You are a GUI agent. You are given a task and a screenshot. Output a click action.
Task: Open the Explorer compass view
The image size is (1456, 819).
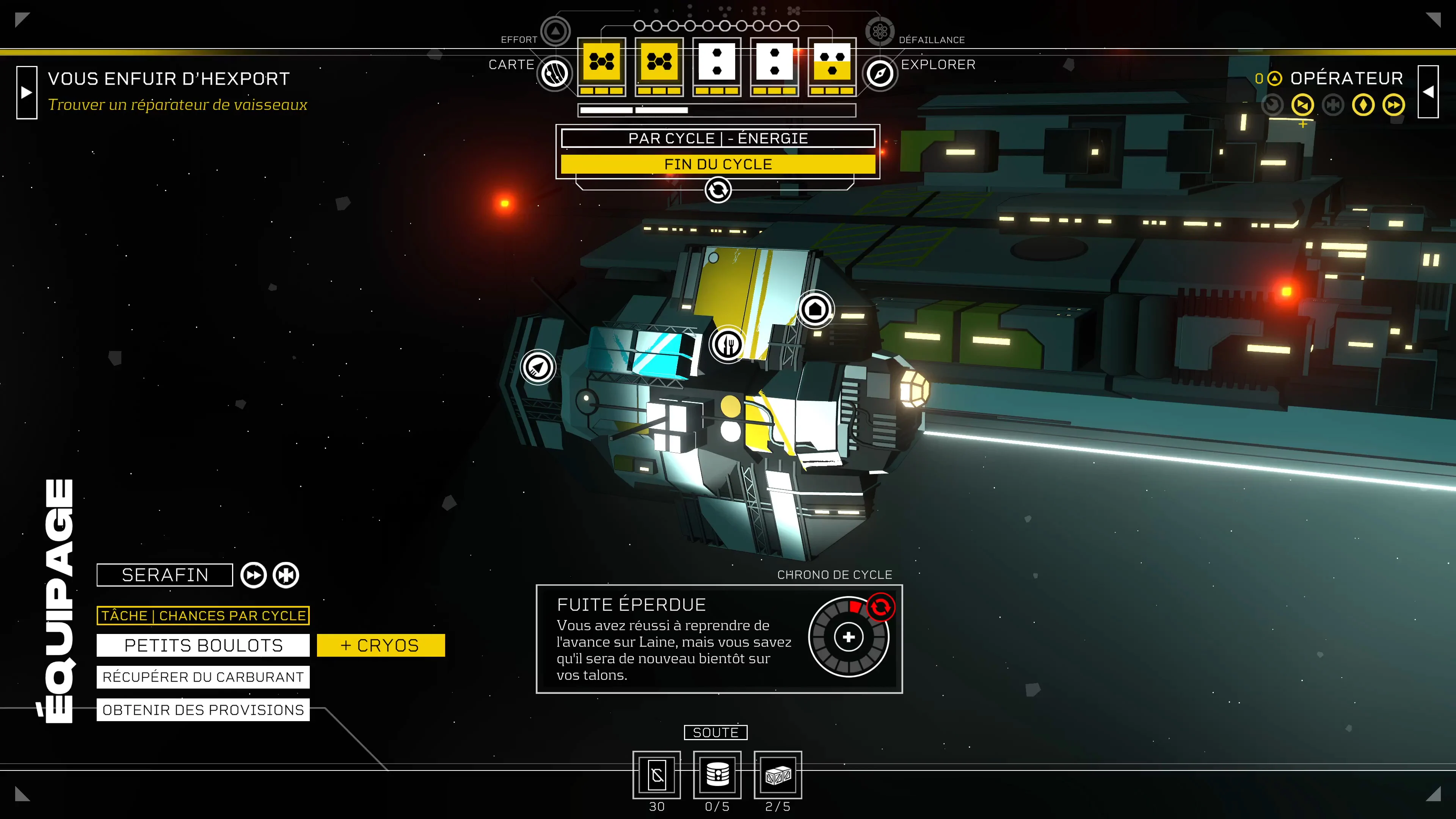880,73
